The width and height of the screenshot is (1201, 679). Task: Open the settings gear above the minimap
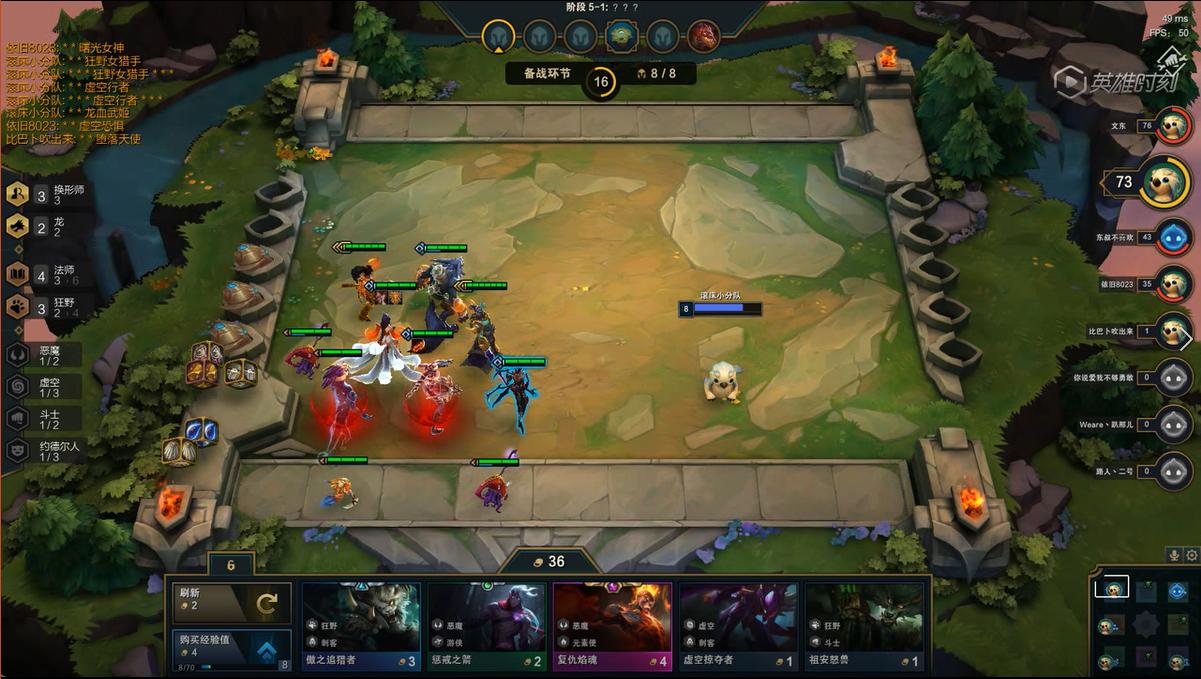pyautogui.click(x=1191, y=555)
